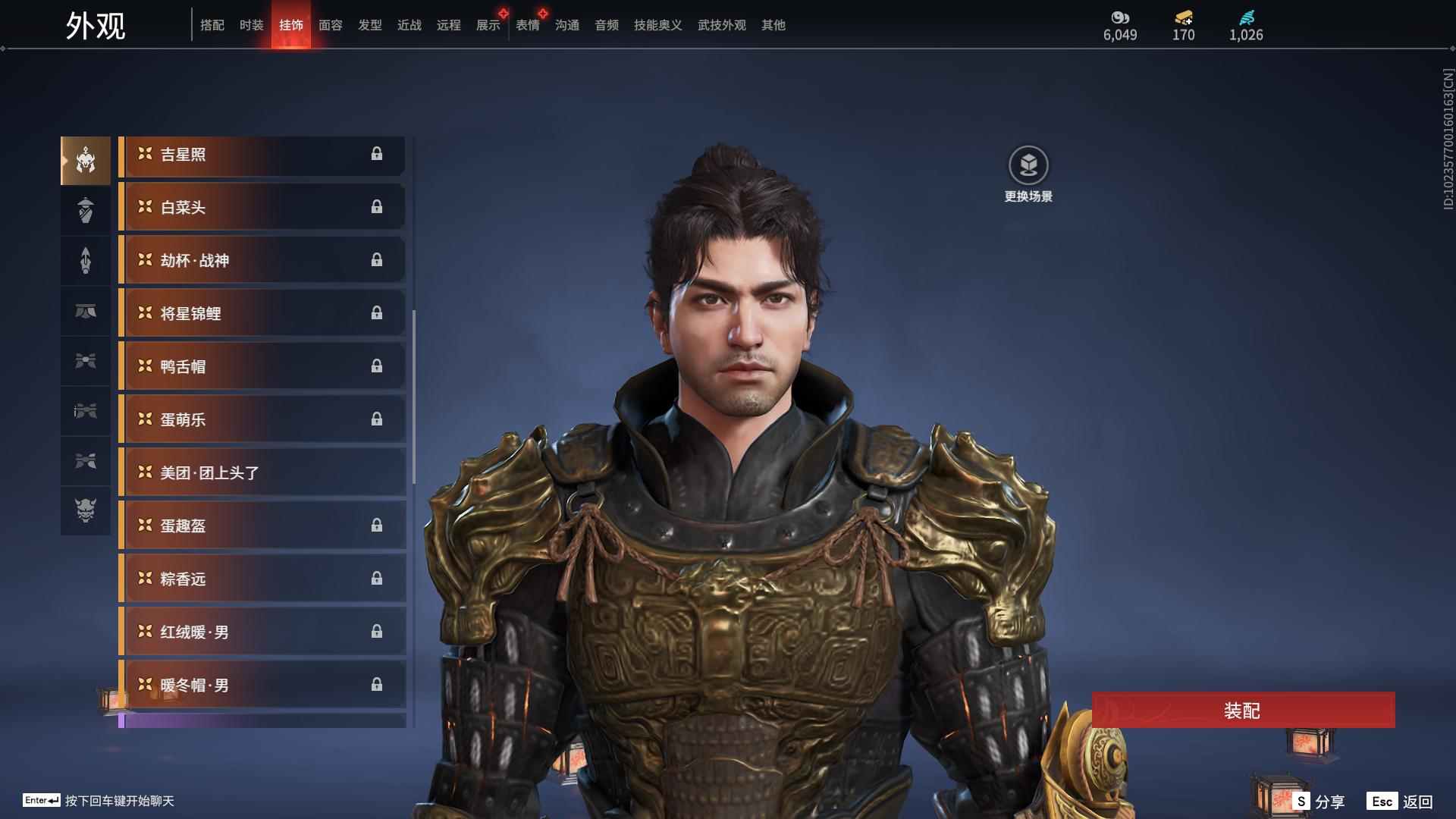1456x819 pixels.
Task: Switch to the 时装 tab
Action: pos(251,25)
